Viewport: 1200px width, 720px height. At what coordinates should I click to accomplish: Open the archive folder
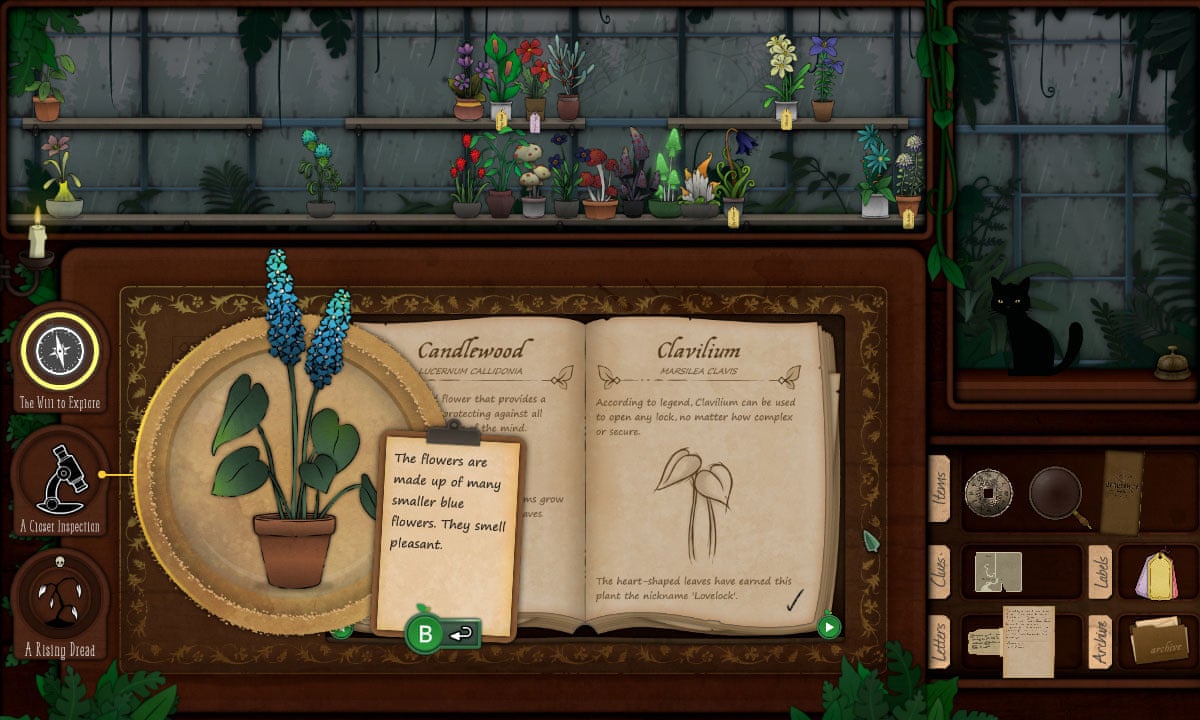pos(1159,641)
